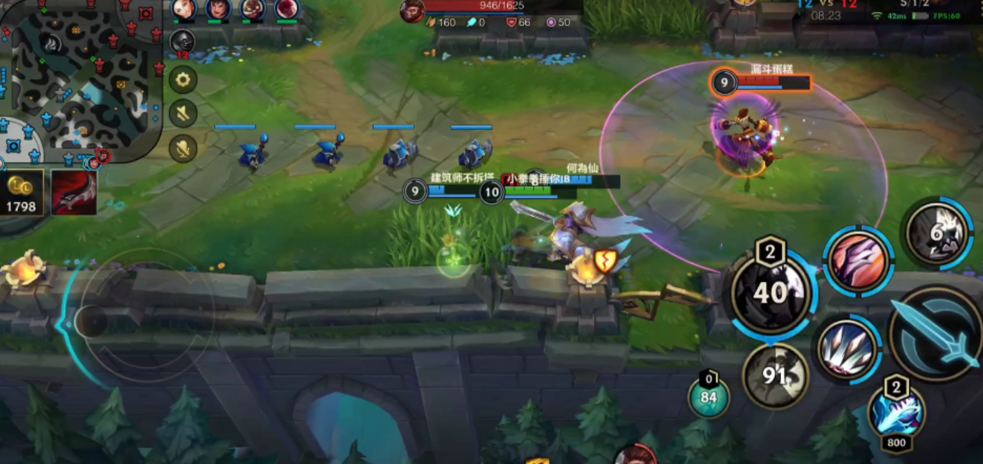
Task: Open the settings gear menu
Action: click(x=182, y=79)
